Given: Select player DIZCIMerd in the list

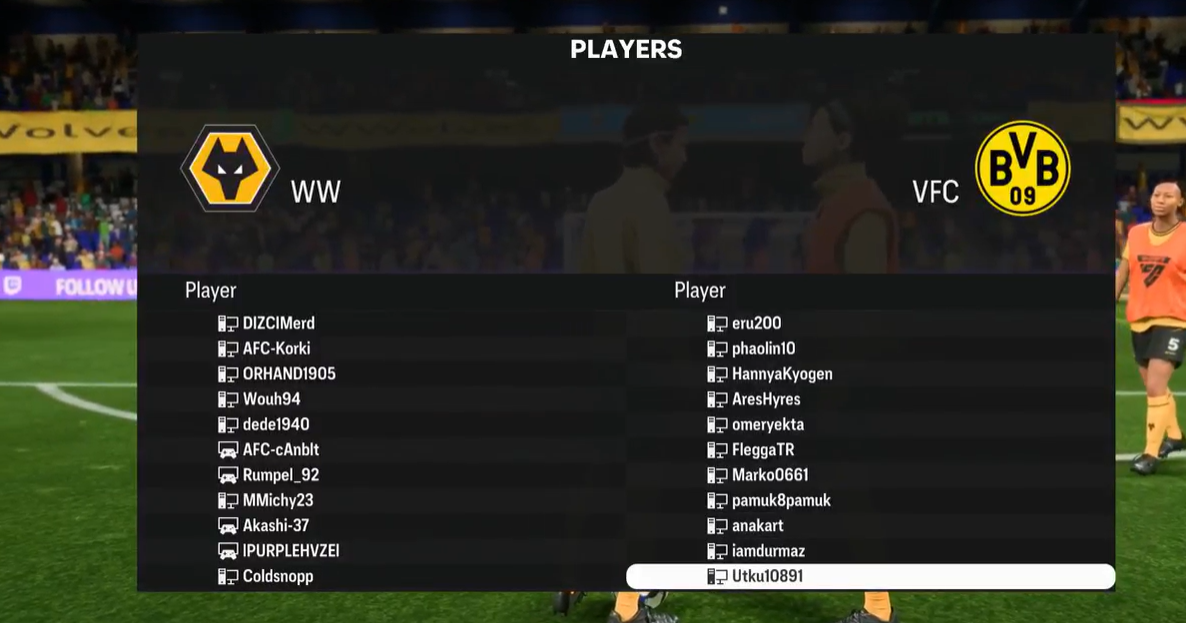Looking at the screenshot, I should (x=278, y=323).
